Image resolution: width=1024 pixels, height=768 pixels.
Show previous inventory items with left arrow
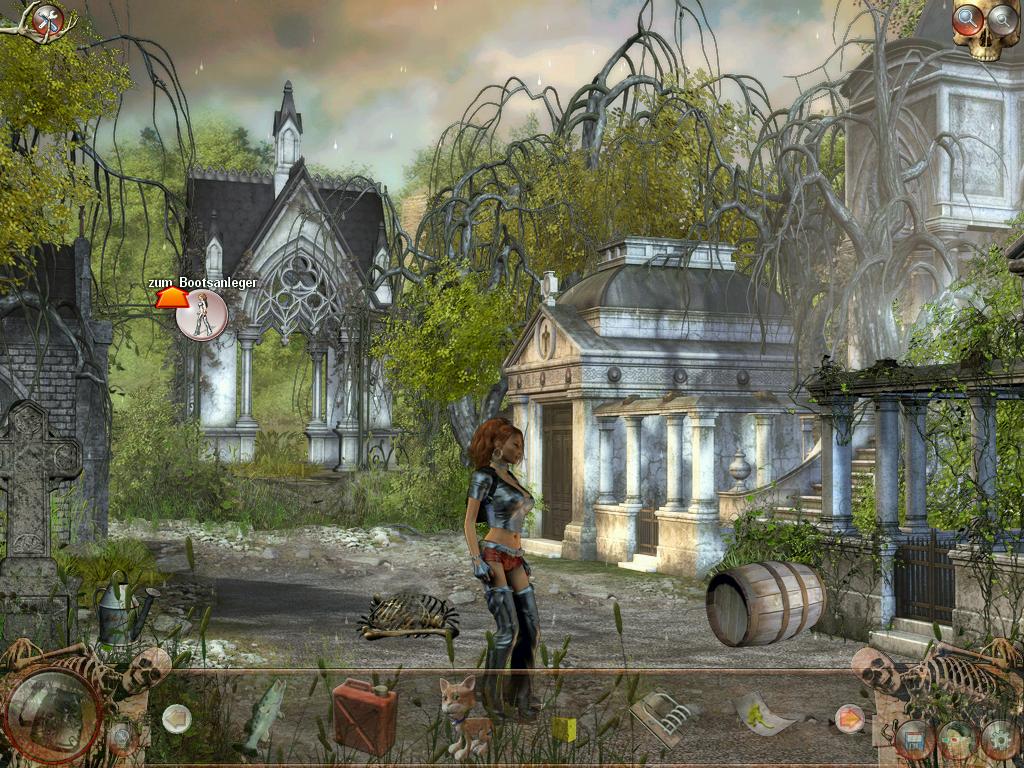click(x=177, y=716)
